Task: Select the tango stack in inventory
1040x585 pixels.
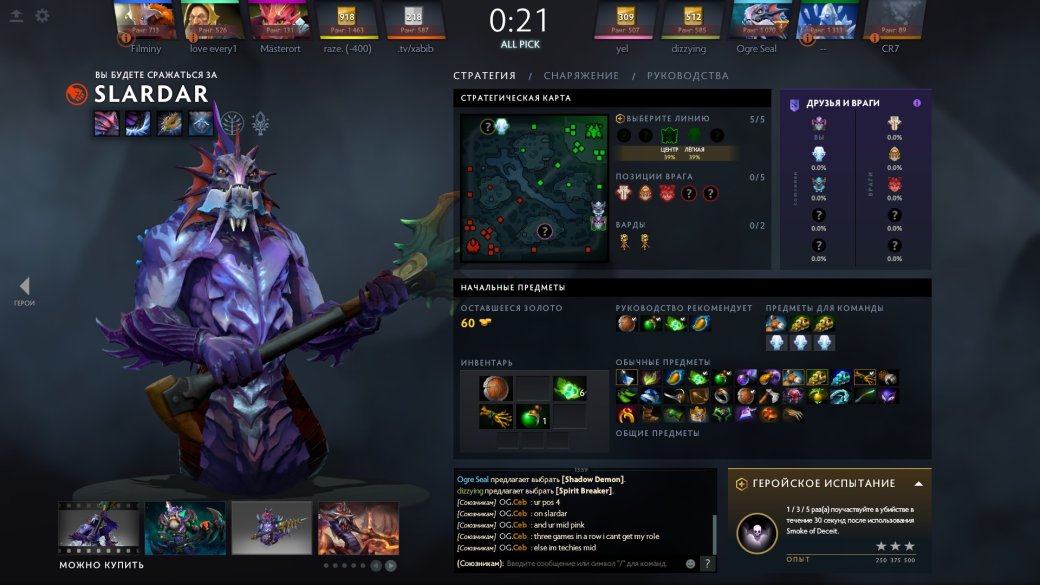Action: click(x=568, y=388)
